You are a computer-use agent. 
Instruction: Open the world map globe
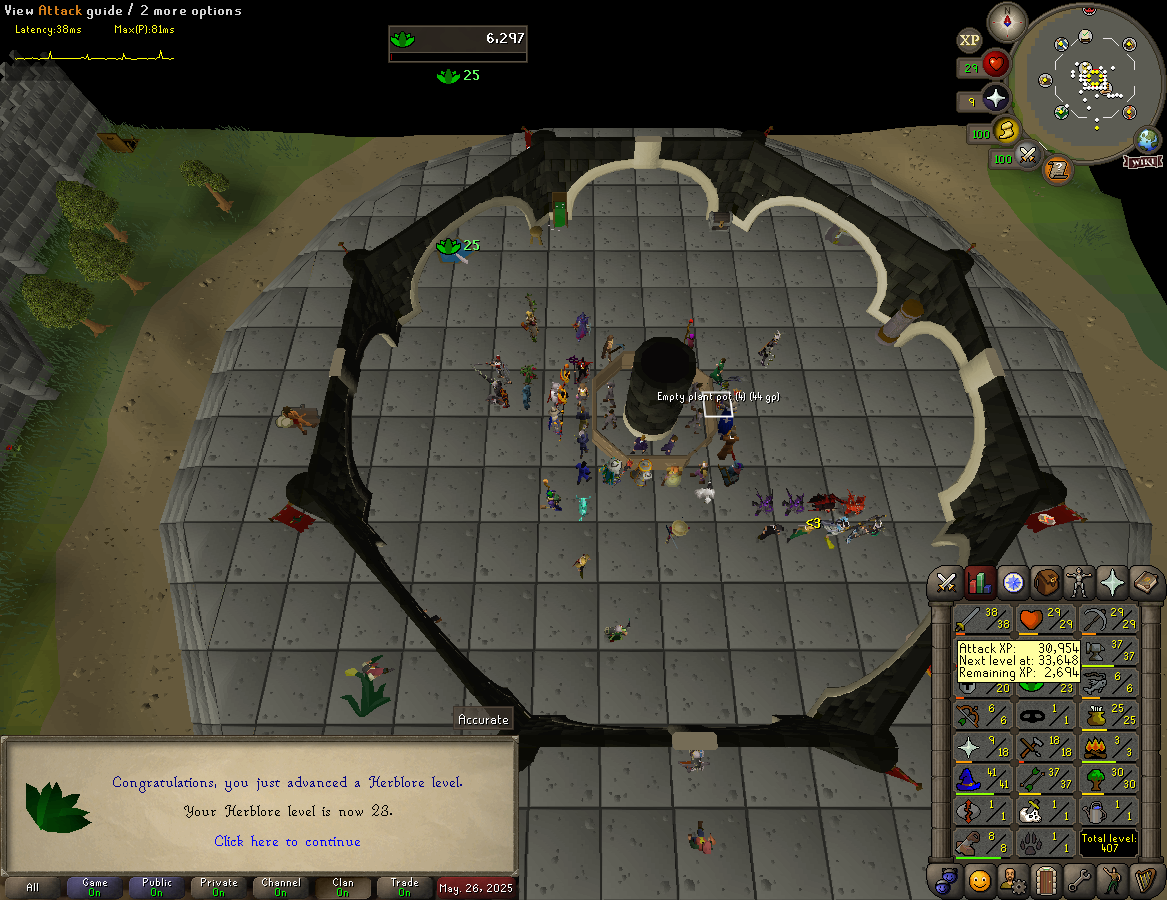click(x=1147, y=139)
